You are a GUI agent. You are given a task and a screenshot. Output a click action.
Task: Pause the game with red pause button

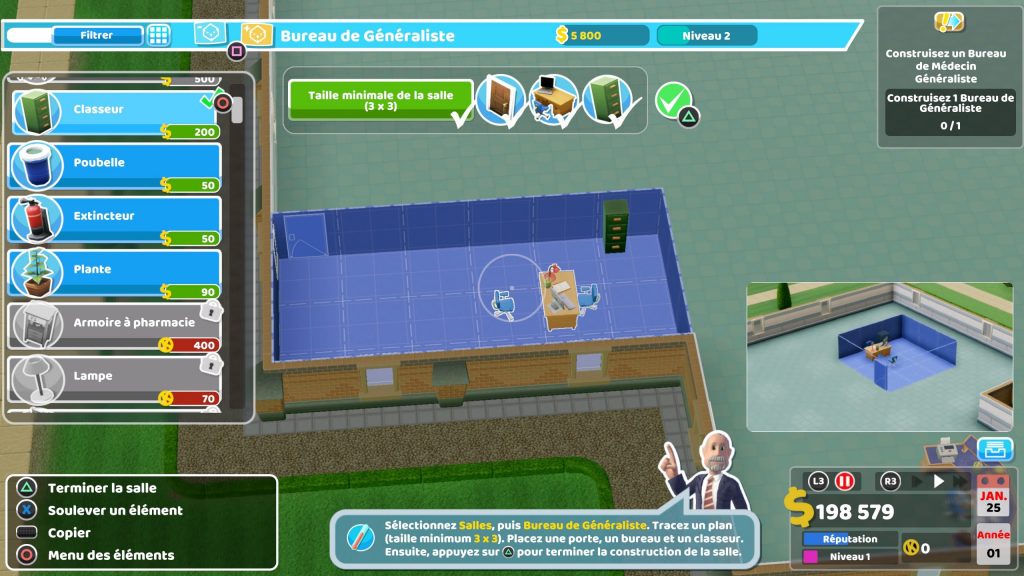click(x=844, y=481)
